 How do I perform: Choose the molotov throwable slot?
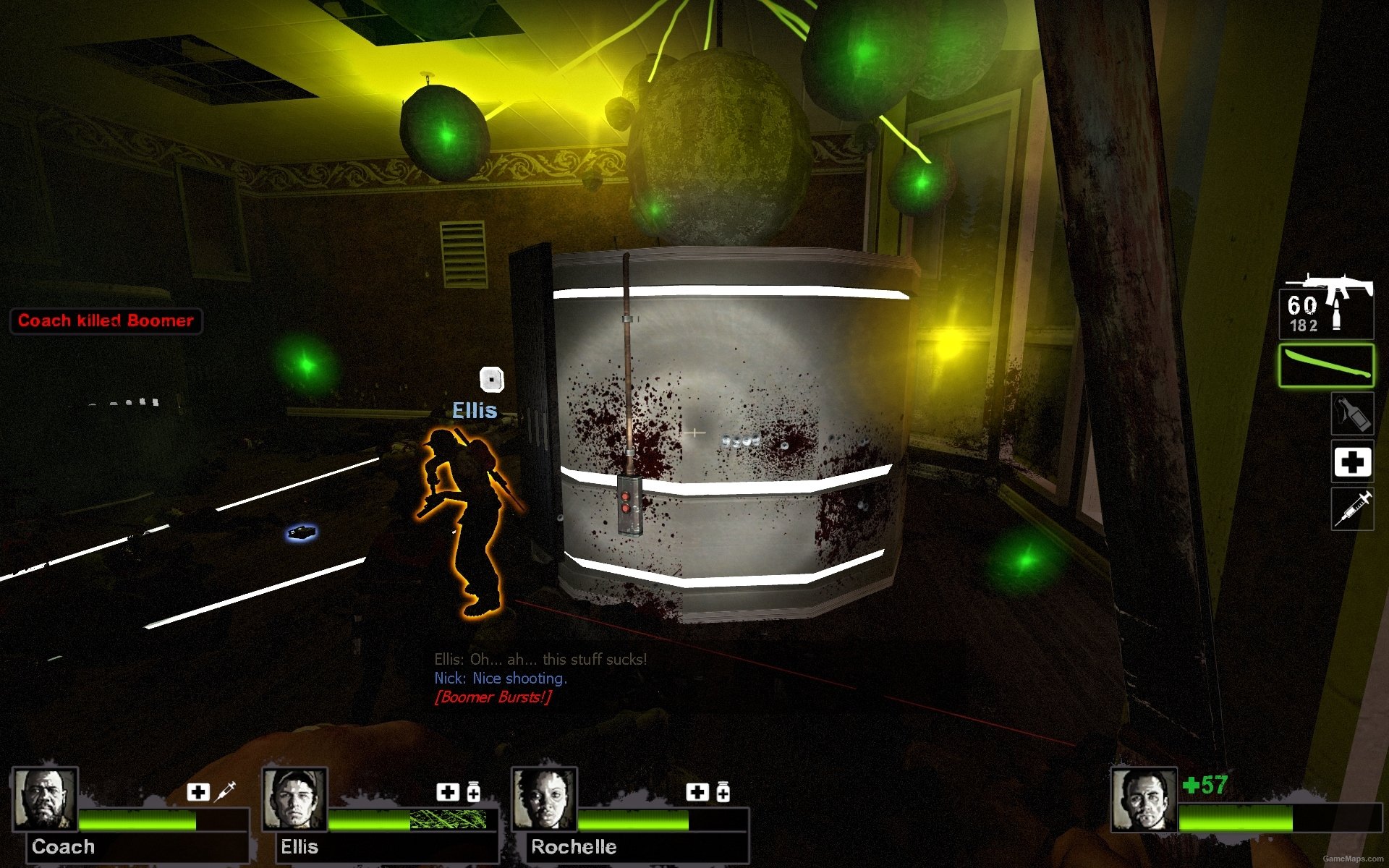[x=1352, y=413]
